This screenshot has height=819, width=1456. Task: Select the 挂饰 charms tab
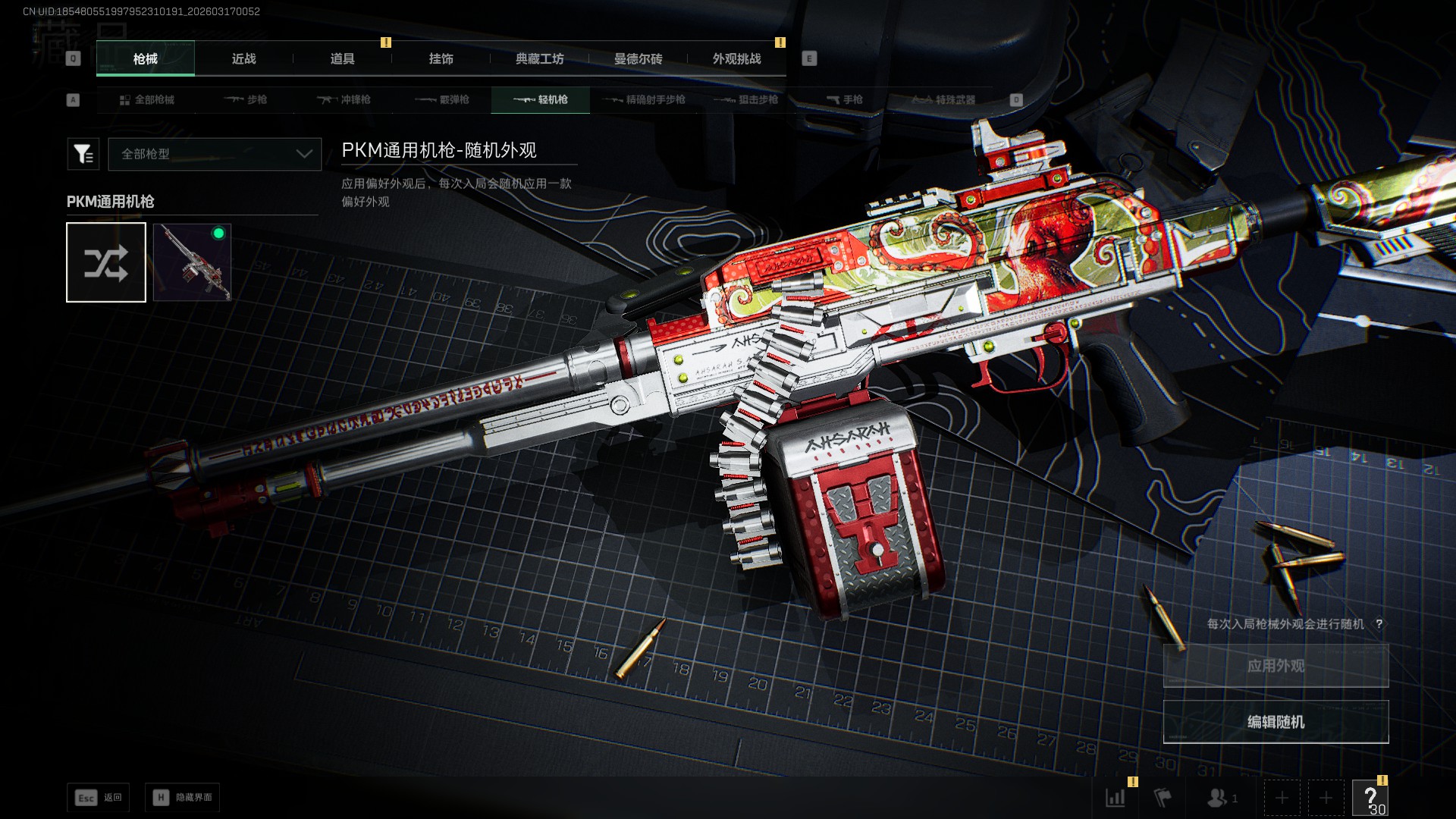coord(441,59)
